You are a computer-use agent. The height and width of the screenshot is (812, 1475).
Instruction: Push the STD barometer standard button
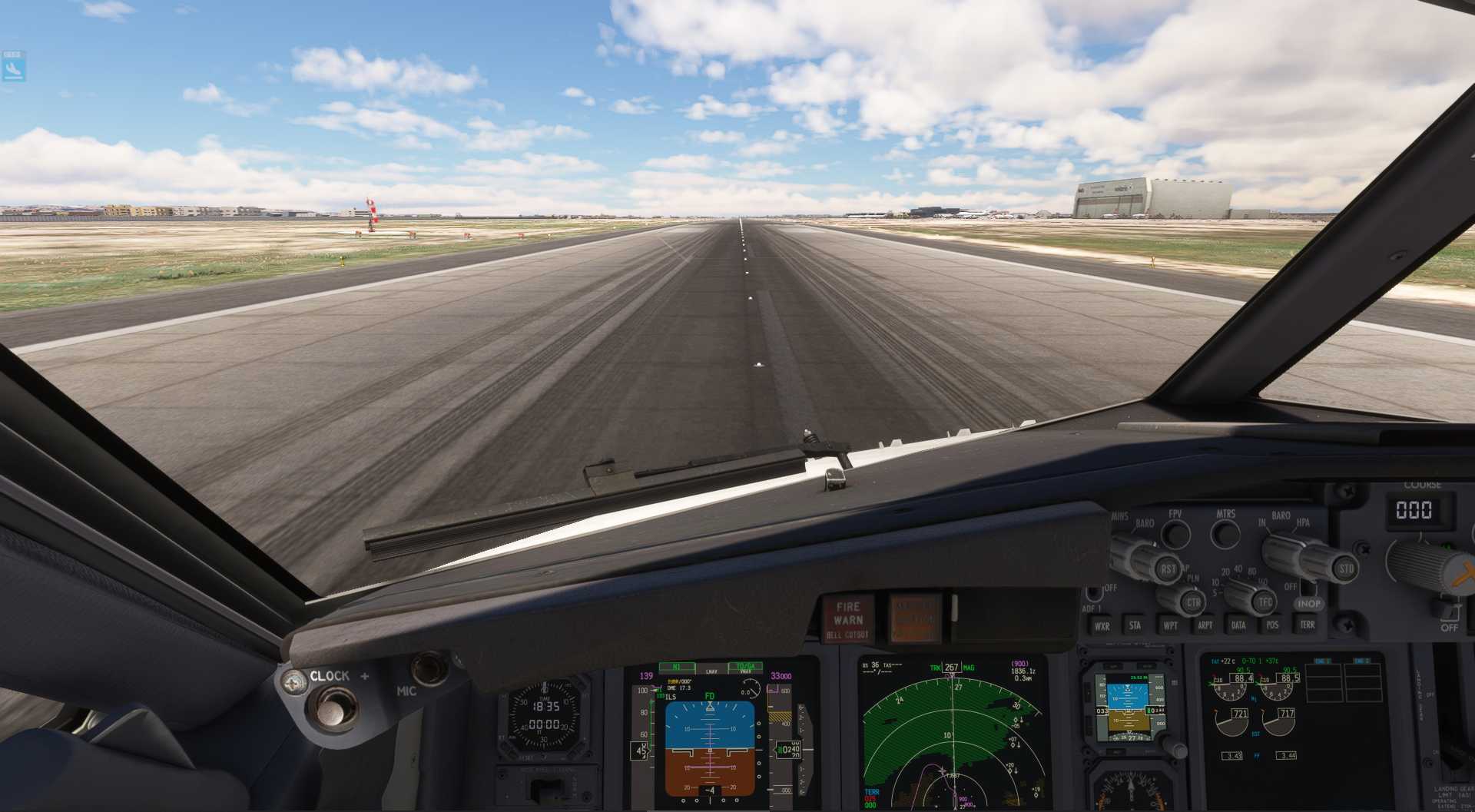[1346, 569]
